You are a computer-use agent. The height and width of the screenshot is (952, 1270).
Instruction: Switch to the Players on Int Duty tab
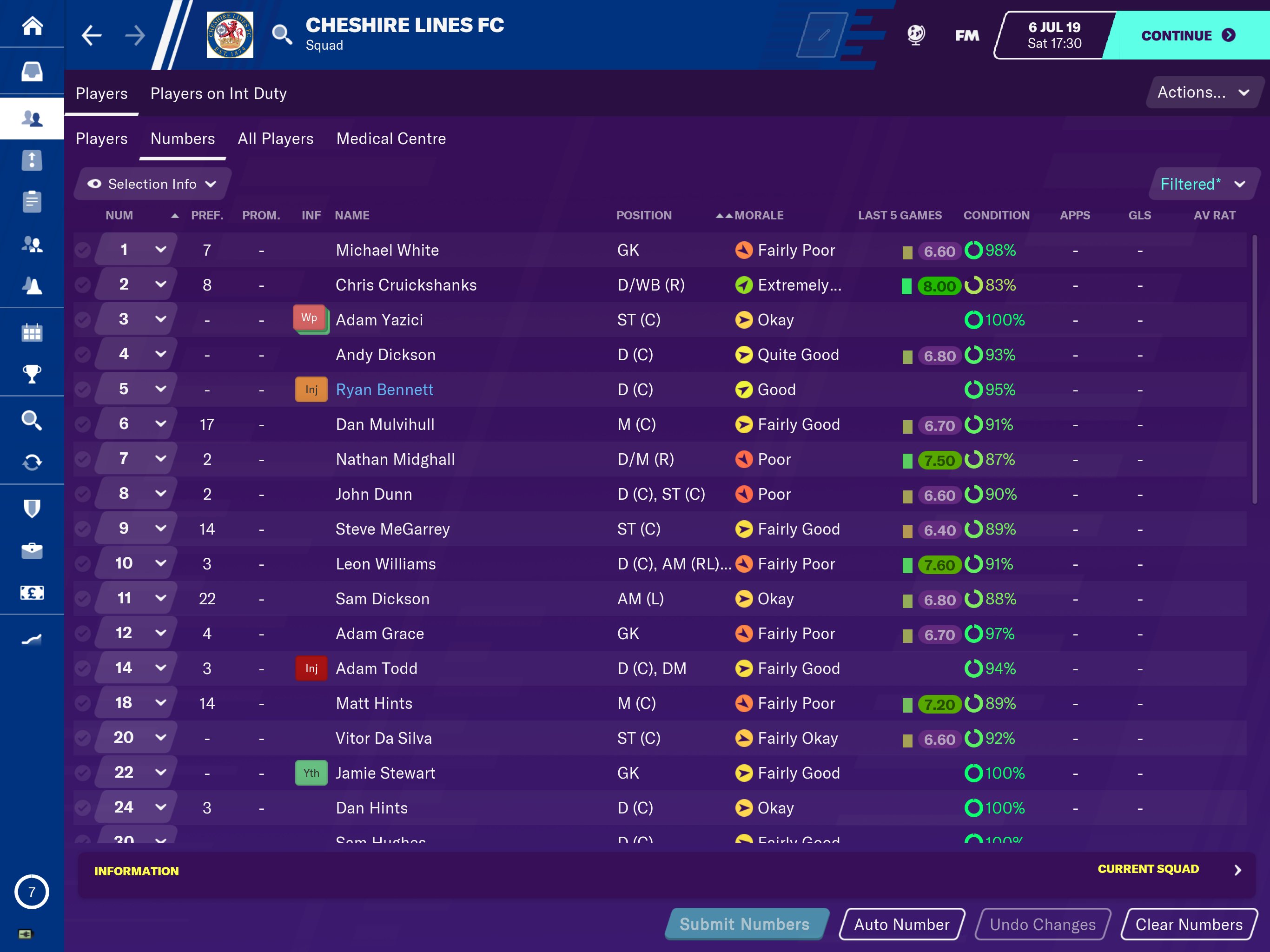click(218, 93)
